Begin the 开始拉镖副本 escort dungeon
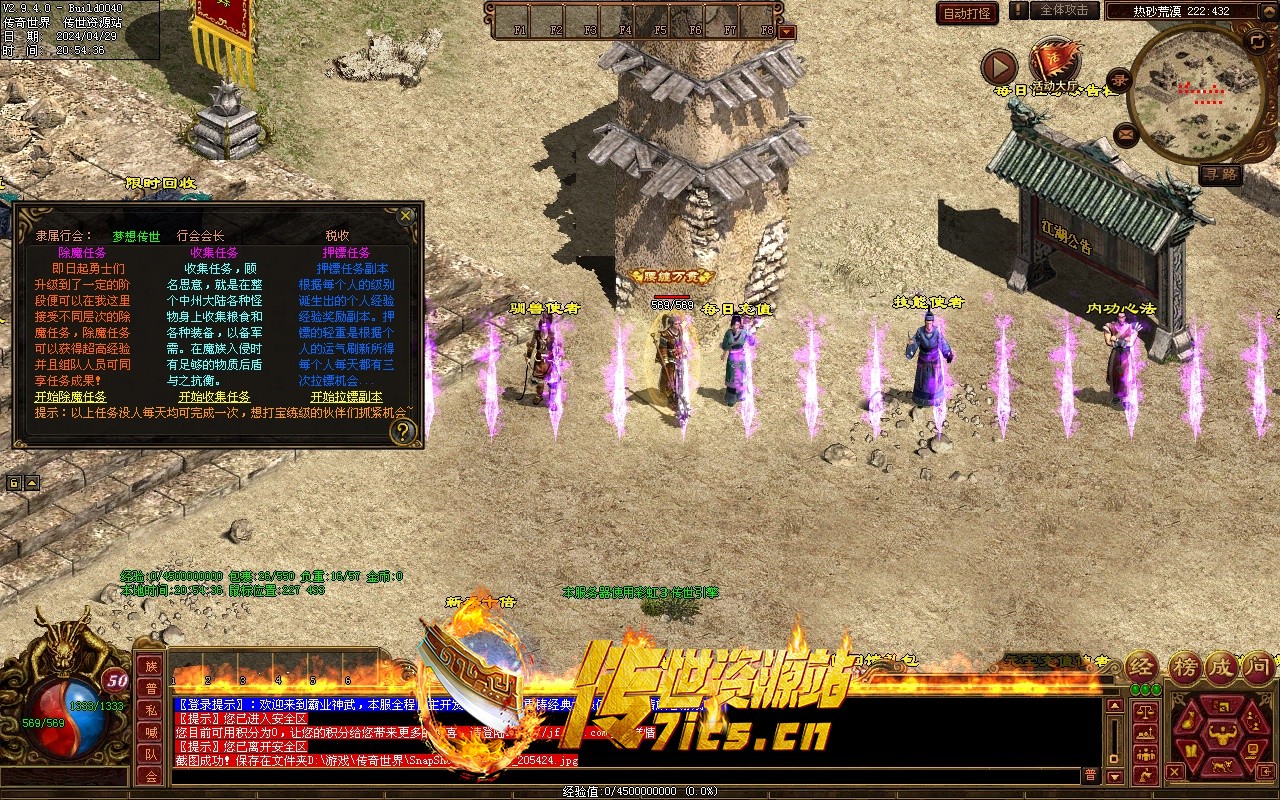The height and width of the screenshot is (800, 1280). (346, 397)
